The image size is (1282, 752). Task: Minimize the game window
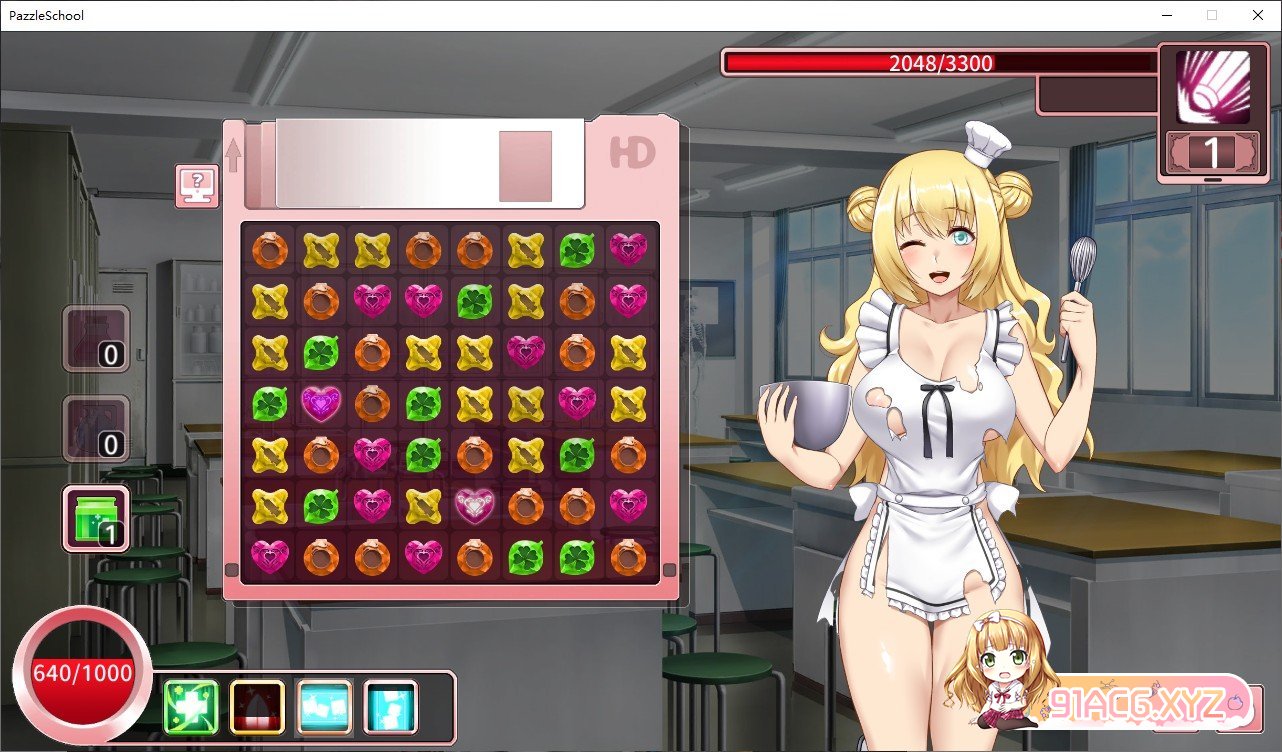[1166, 15]
